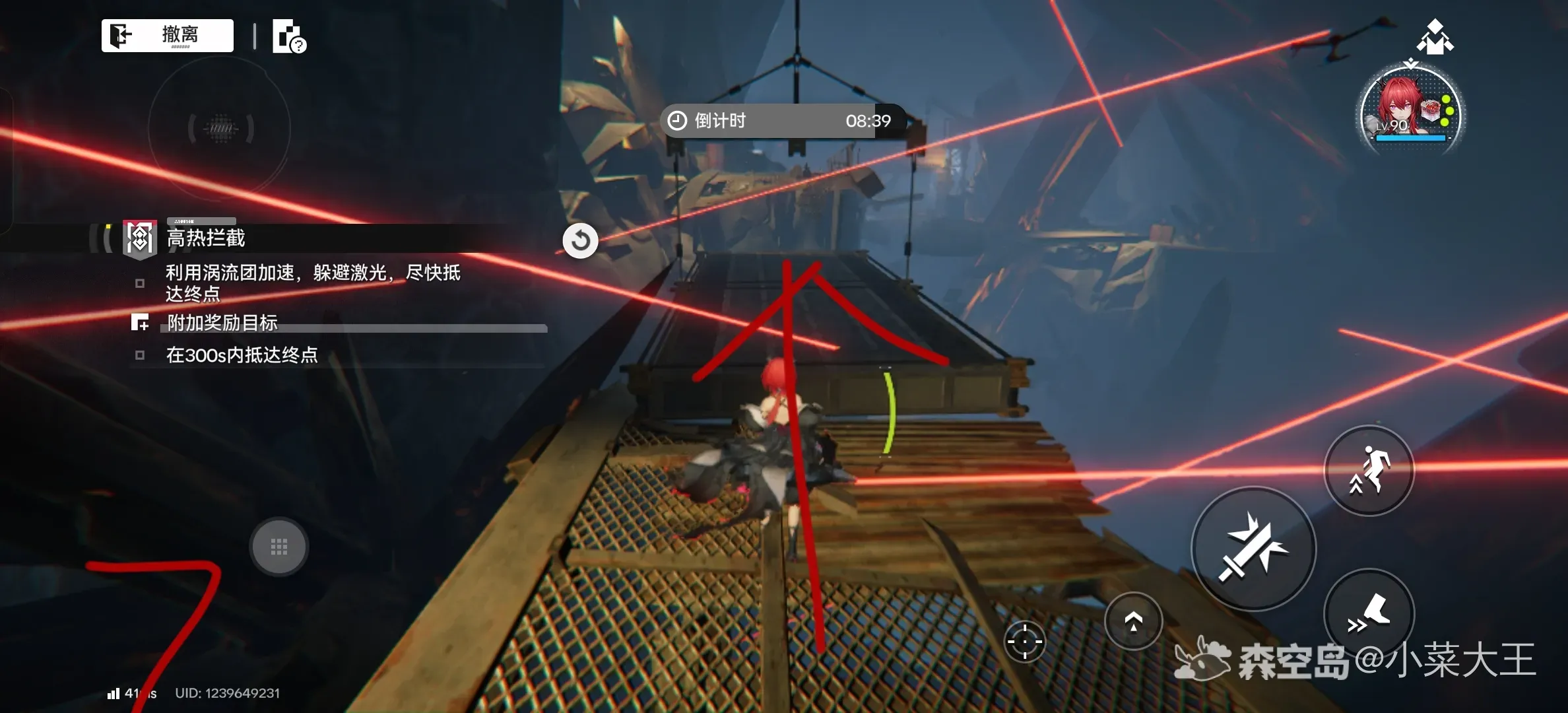Screen dimensions: 1568x713
Task: Click the circular restart arrow button
Action: click(x=580, y=240)
